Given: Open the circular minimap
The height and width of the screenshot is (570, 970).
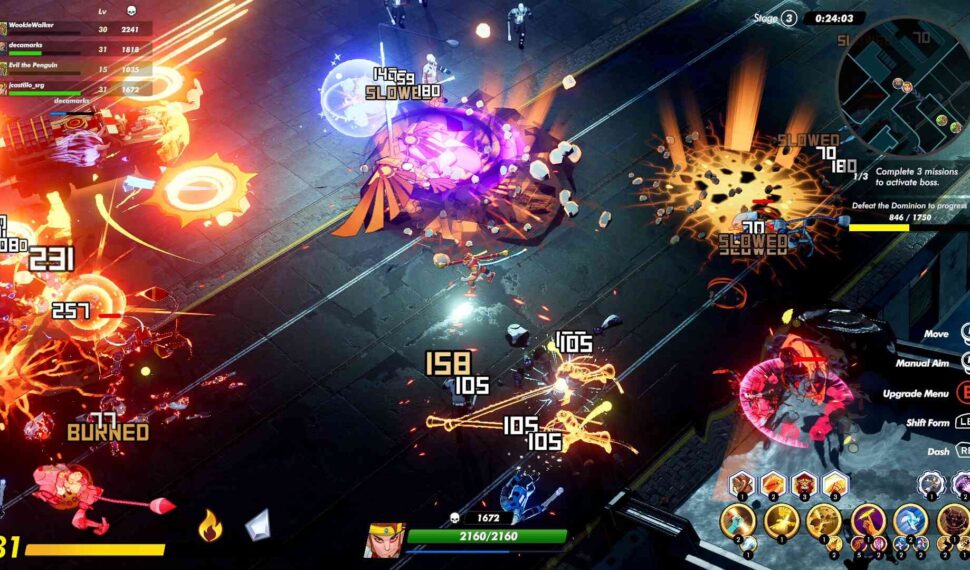Looking at the screenshot, I should coord(905,85).
